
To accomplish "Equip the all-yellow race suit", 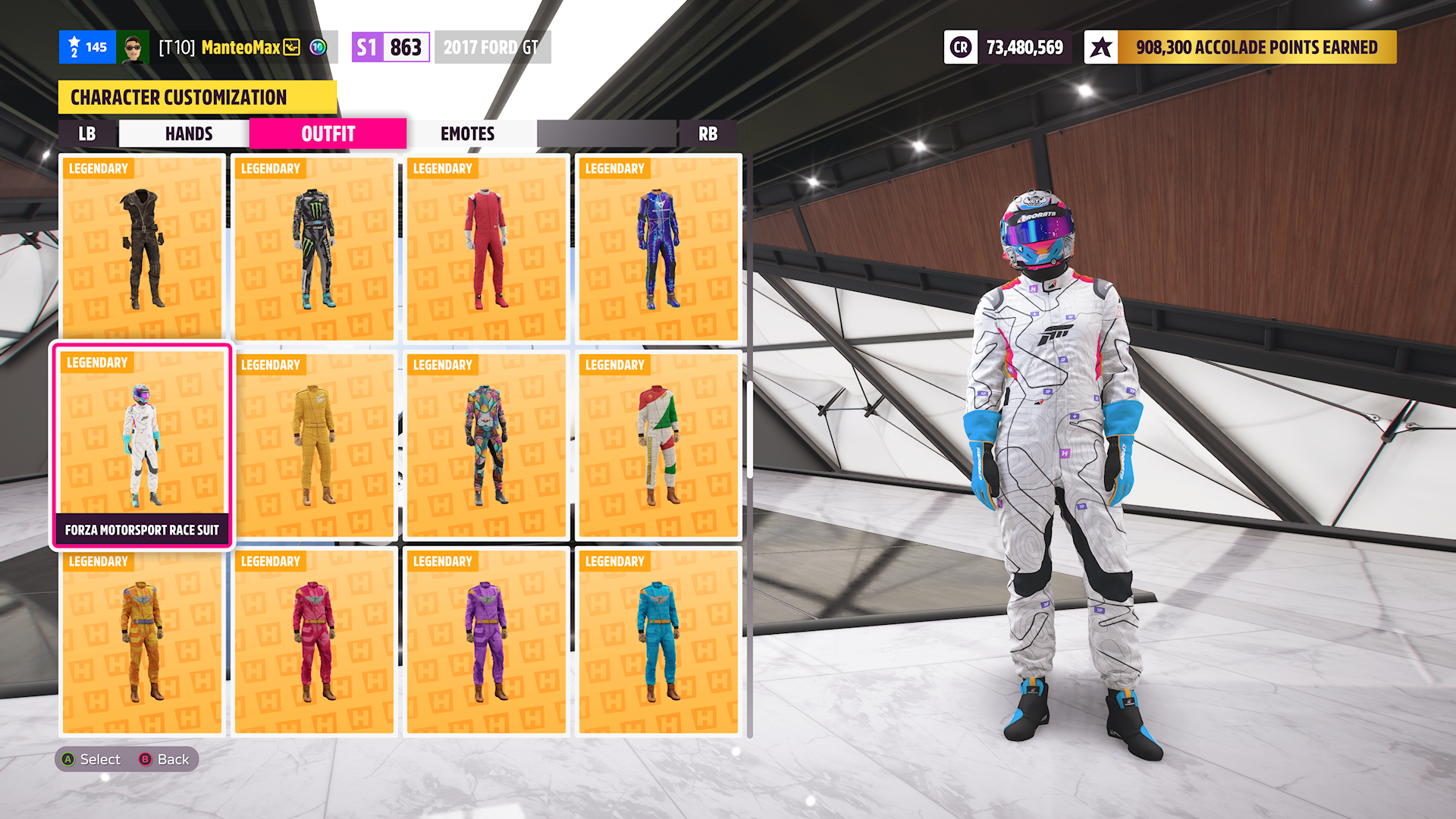I will (x=314, y=446).
